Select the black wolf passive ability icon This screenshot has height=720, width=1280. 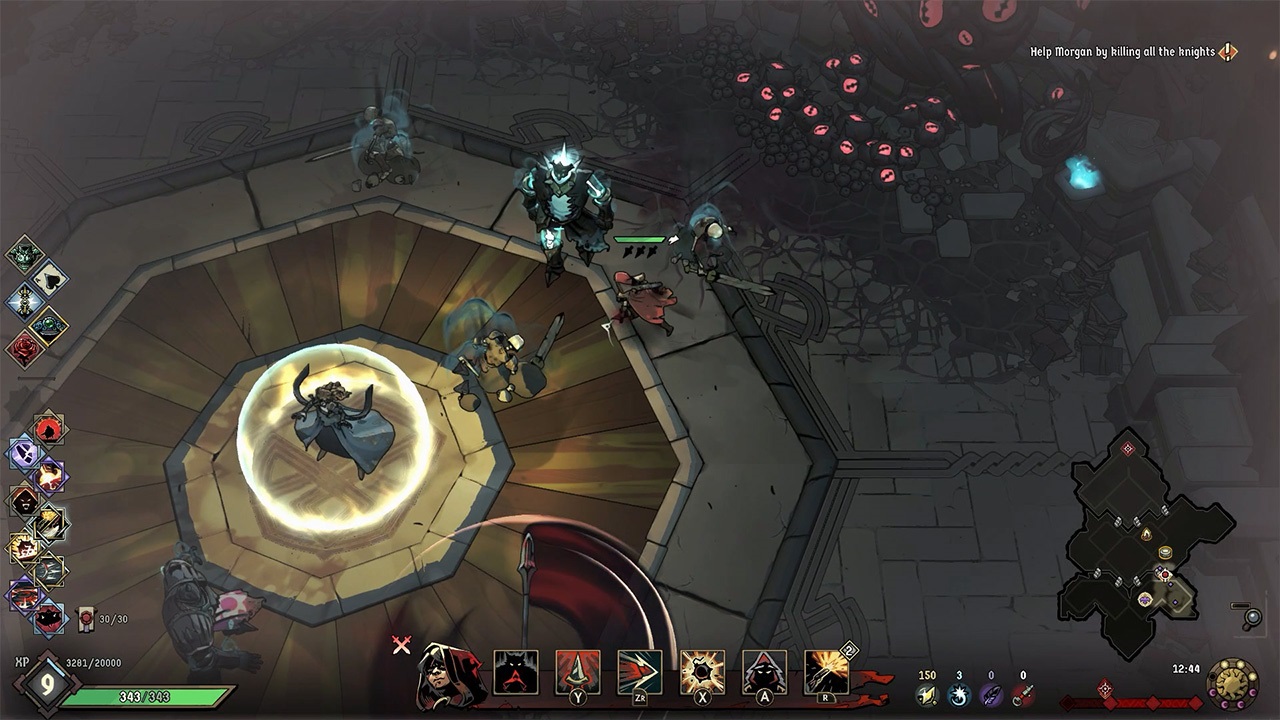pyautogui.click(x=515, y=673)
